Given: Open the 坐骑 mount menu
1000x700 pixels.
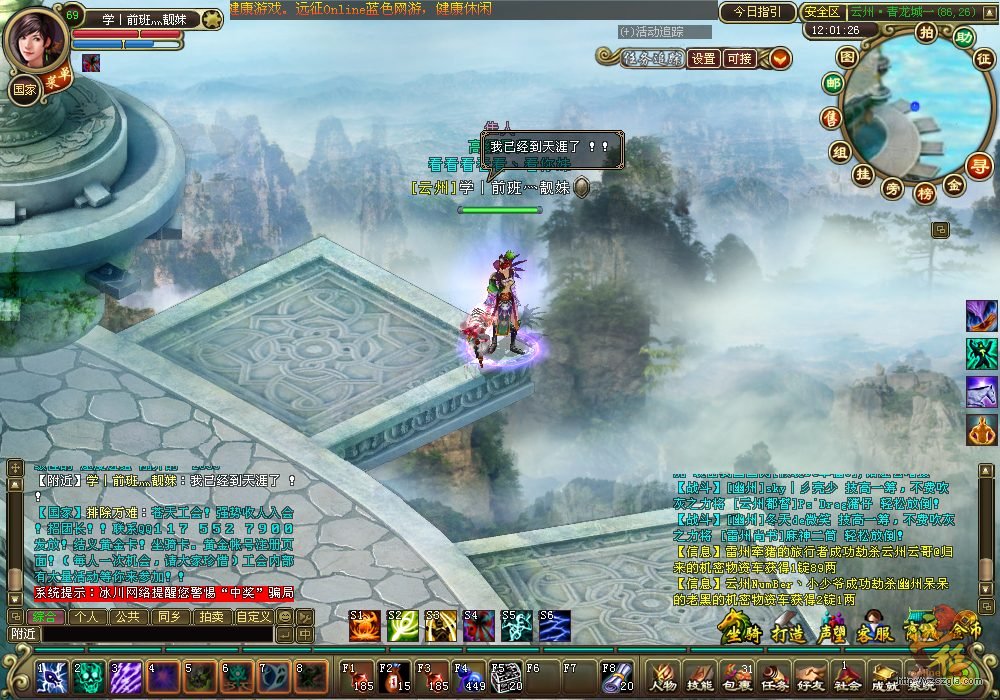Looking at the screenshot, I should point(738,630).
